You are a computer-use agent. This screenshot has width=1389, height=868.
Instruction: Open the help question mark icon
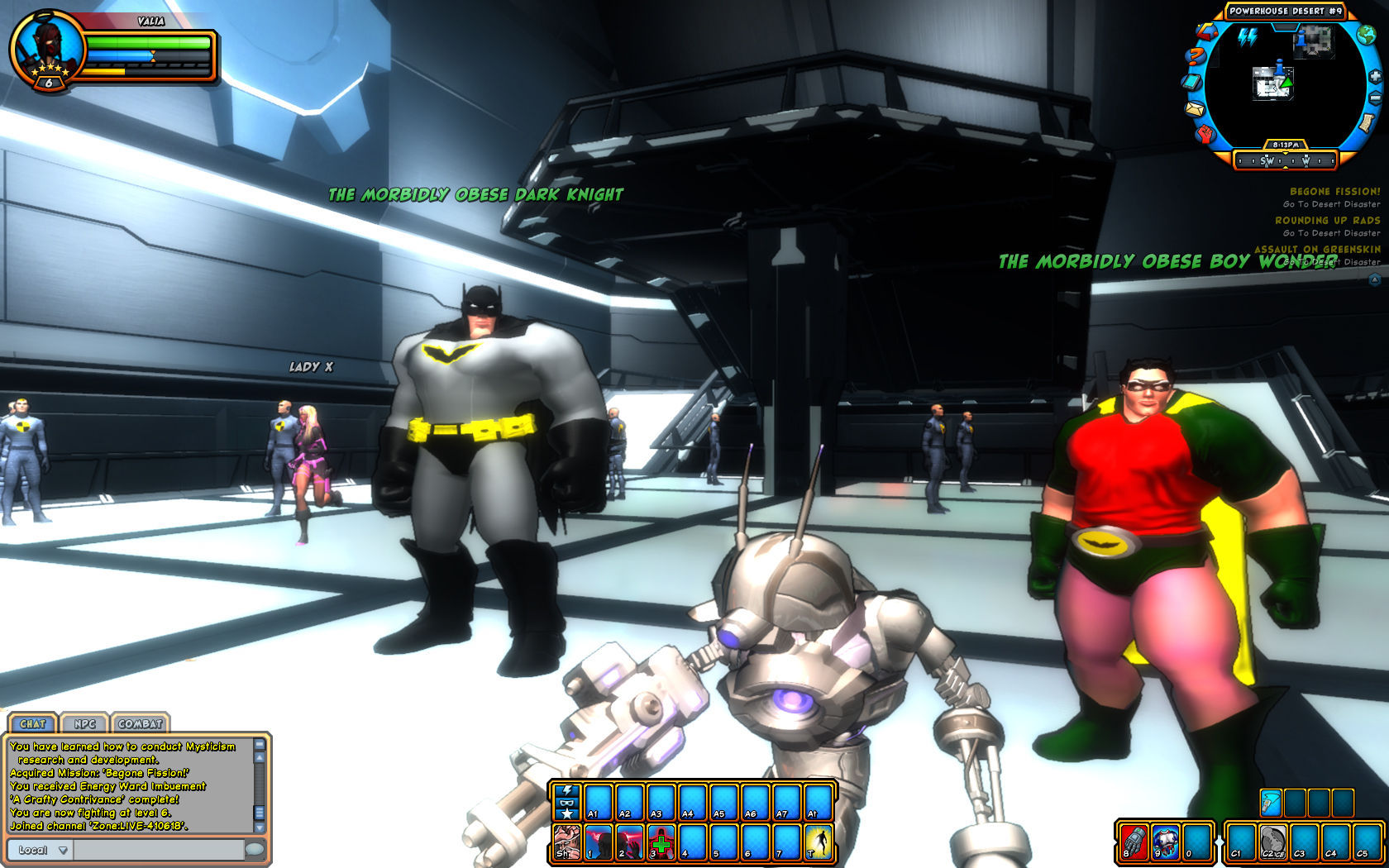(1194, 56)
